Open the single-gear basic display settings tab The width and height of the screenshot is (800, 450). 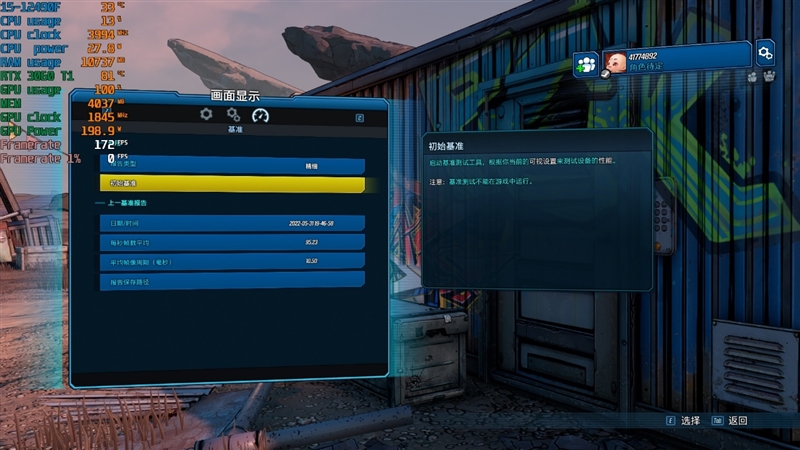click(206, 115)
